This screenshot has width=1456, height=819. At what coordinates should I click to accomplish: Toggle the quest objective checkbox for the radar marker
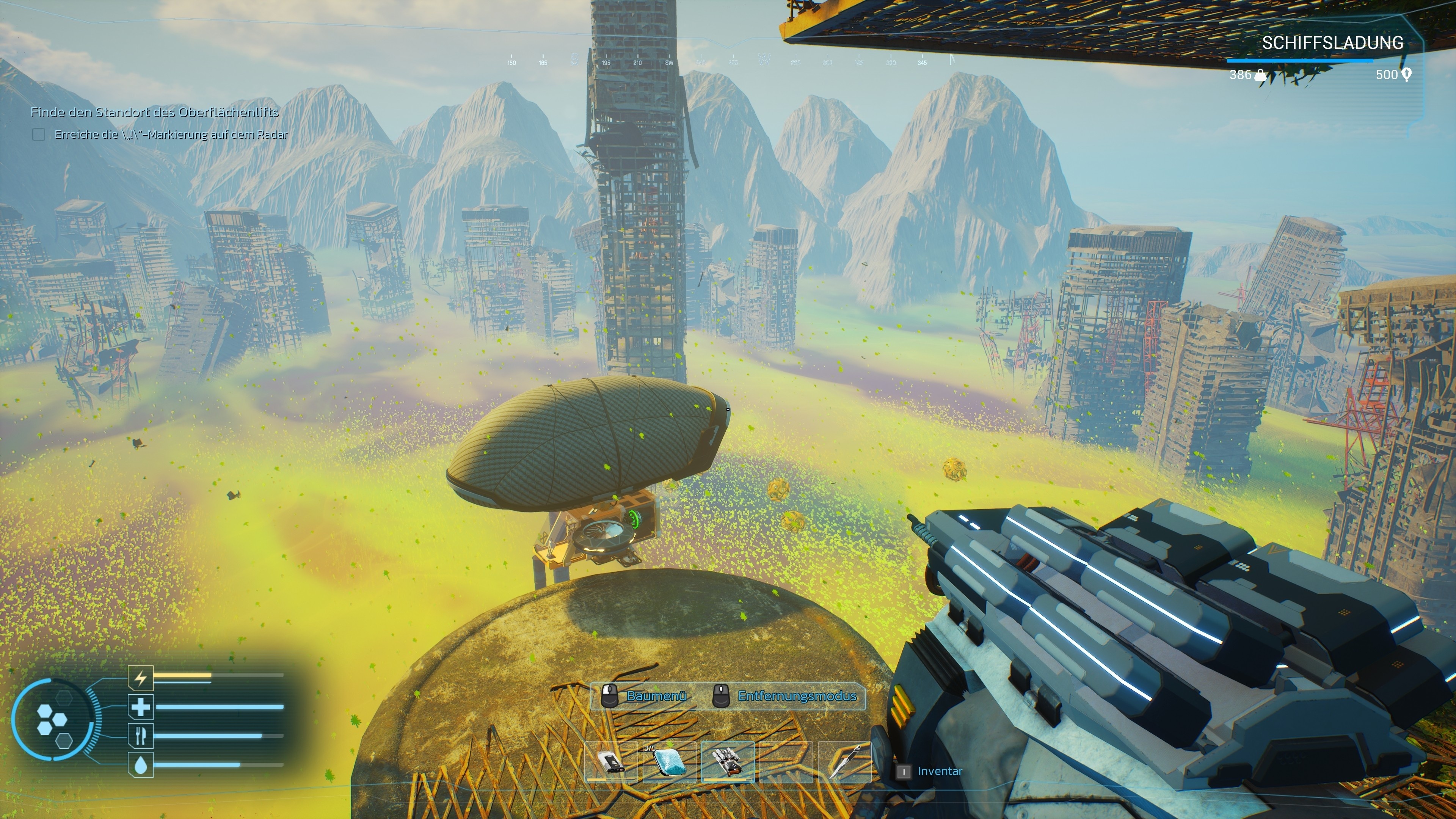pos(38,136)
